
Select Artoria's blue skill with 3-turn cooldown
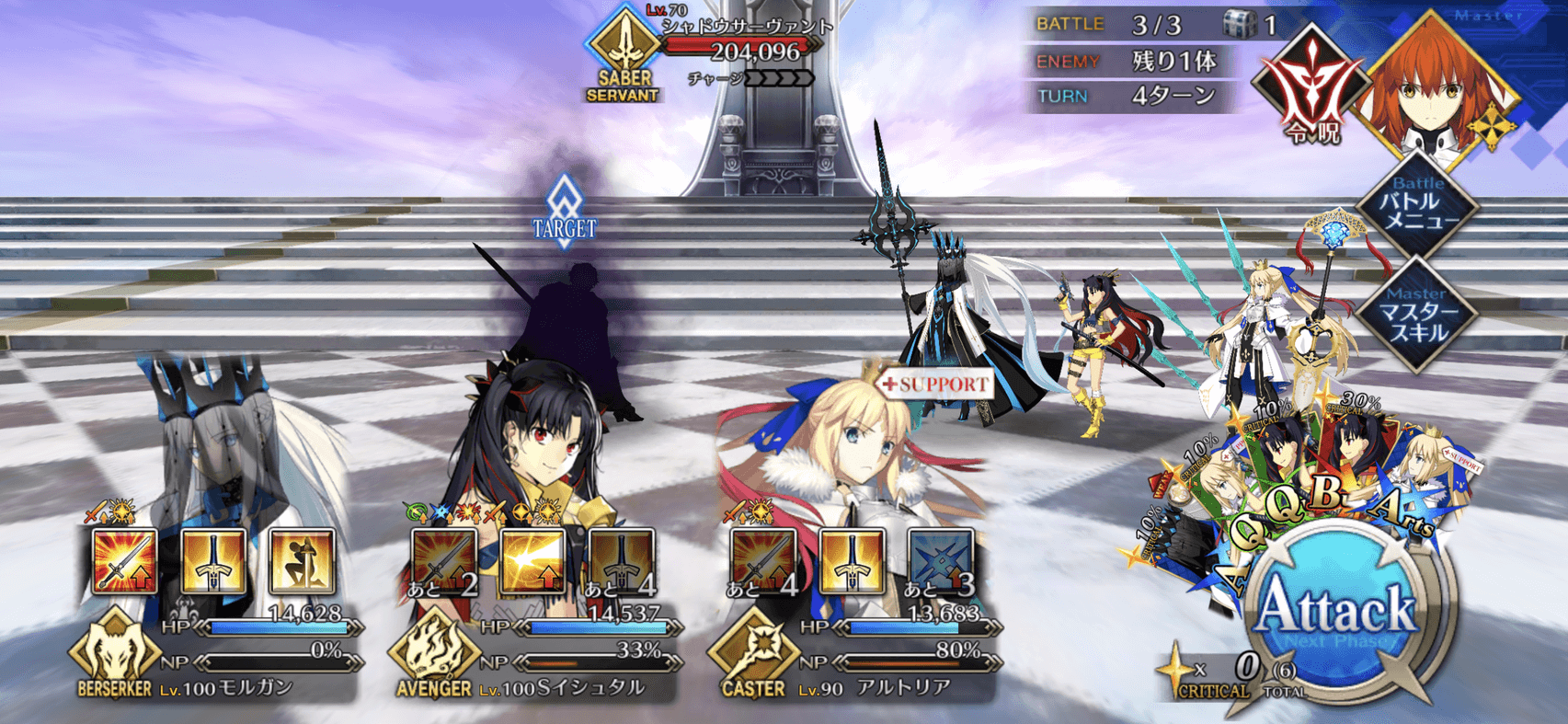pos(941,560)
